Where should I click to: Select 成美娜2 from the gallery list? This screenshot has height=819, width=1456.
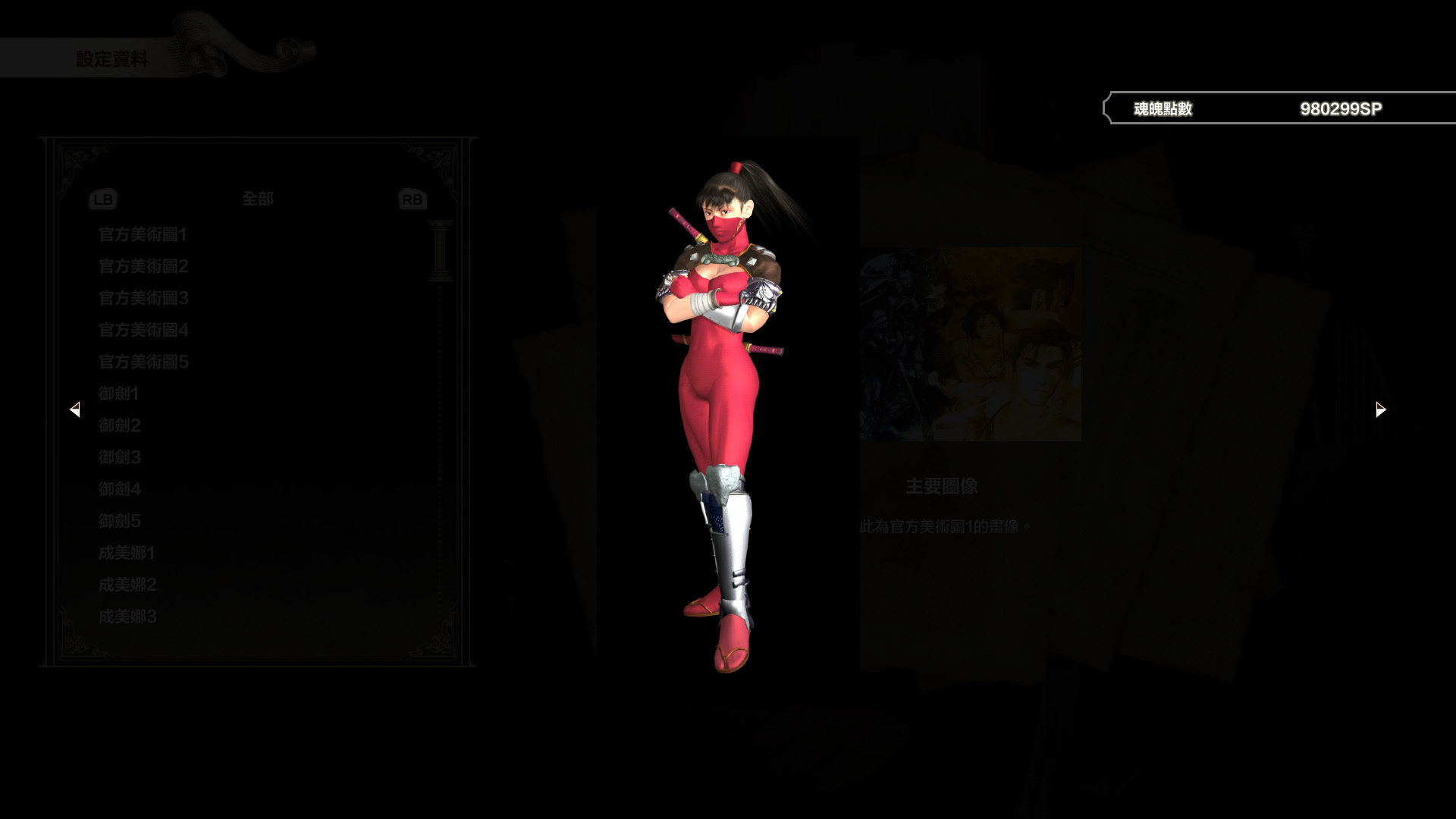pyautogui.click(x=125, y=585)
